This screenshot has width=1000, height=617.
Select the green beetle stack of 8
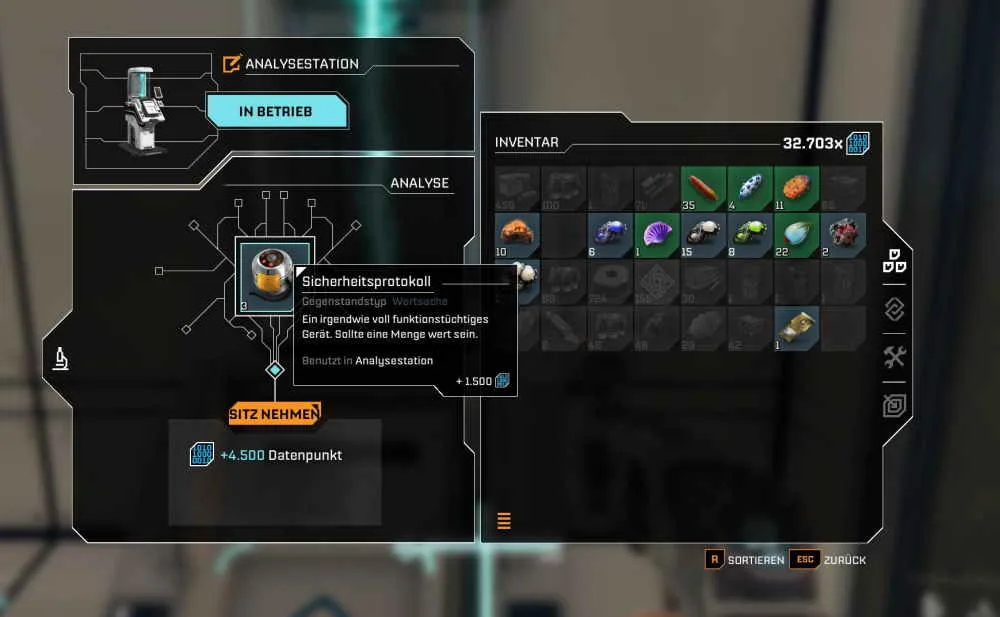pyautogui.click(x=750, y=233)
